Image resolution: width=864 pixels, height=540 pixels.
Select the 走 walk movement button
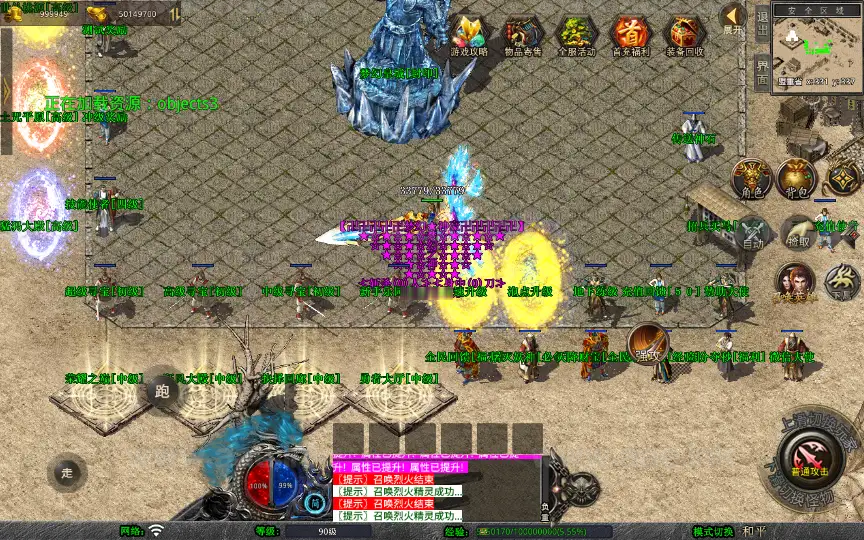pos(68,472)
